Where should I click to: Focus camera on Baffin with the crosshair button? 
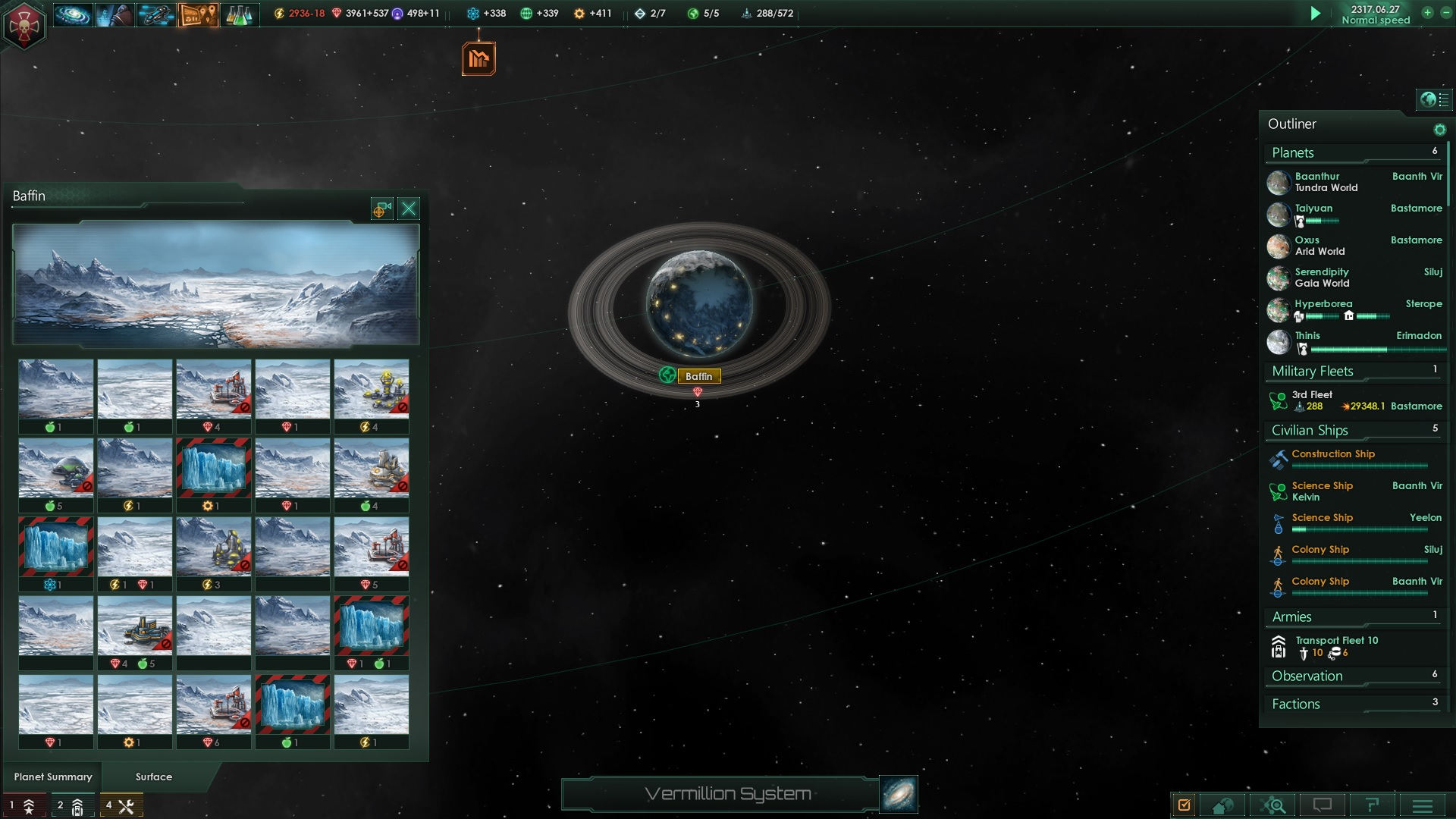381,209
